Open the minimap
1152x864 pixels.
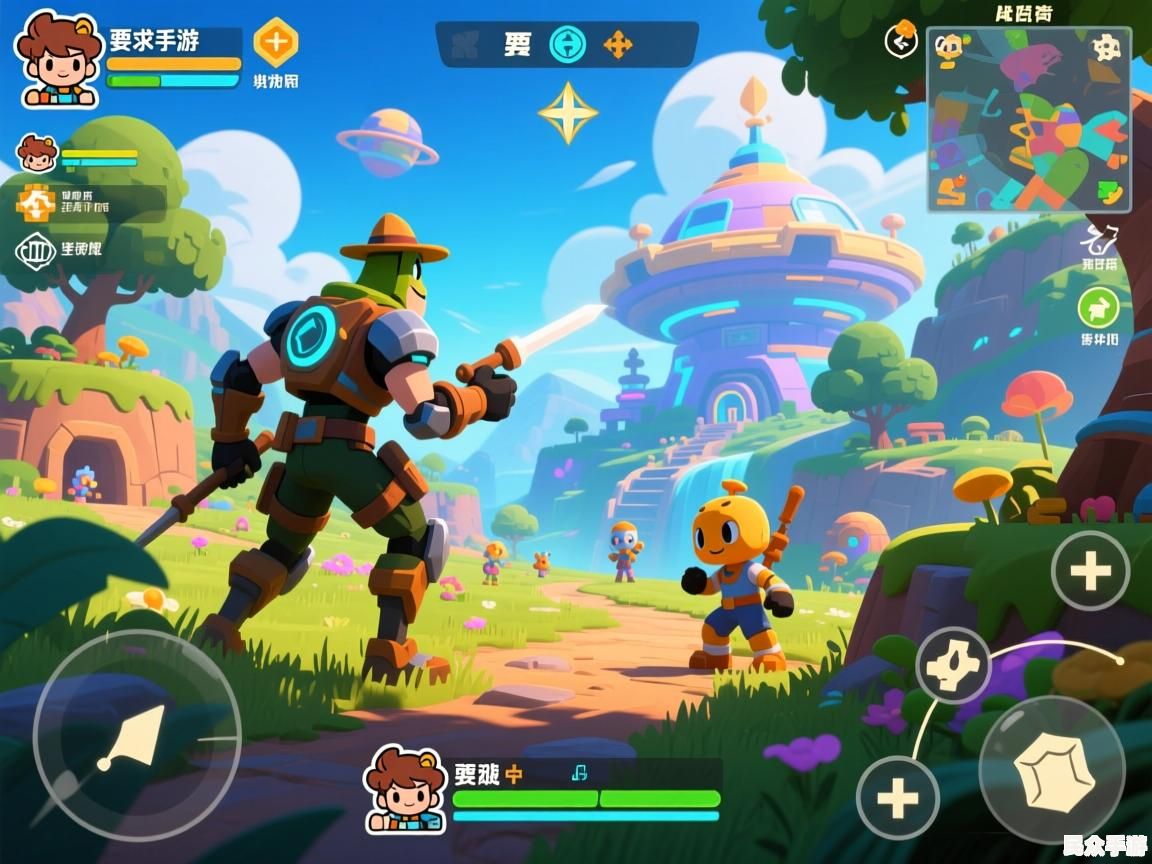click(1028, 120)
